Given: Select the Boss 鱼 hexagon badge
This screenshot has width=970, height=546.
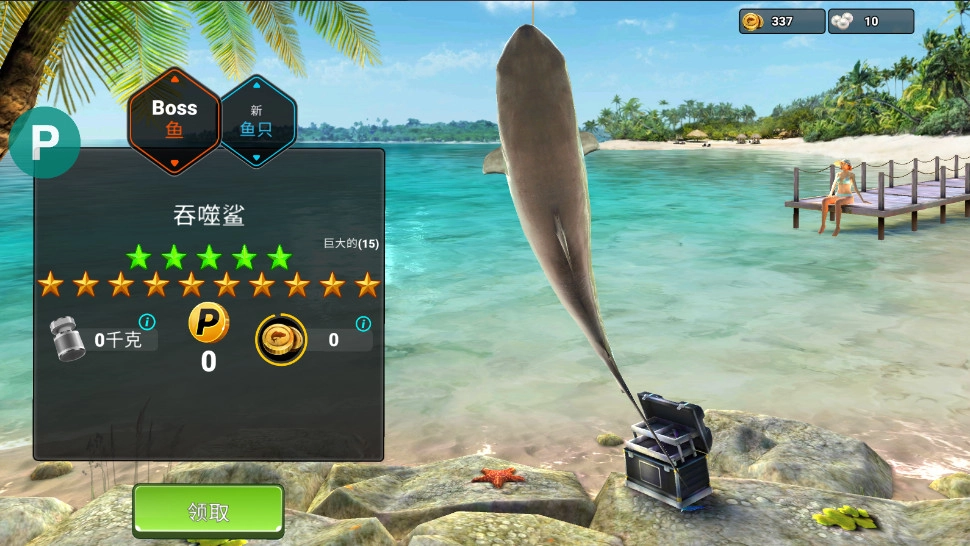Looking at the screenshot, I should click(174, 119).
